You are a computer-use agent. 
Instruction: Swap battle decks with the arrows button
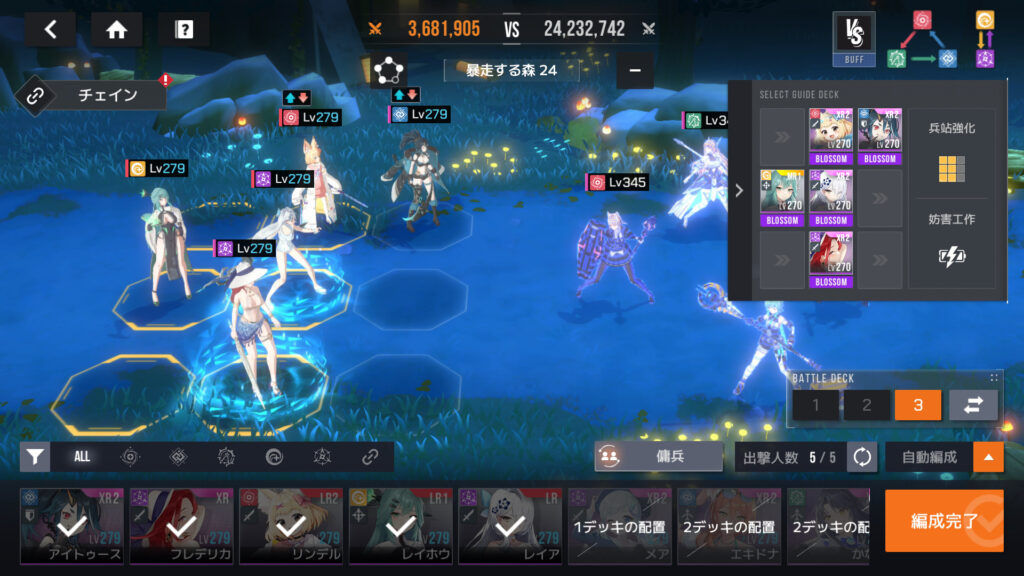(x=972, y=405)
